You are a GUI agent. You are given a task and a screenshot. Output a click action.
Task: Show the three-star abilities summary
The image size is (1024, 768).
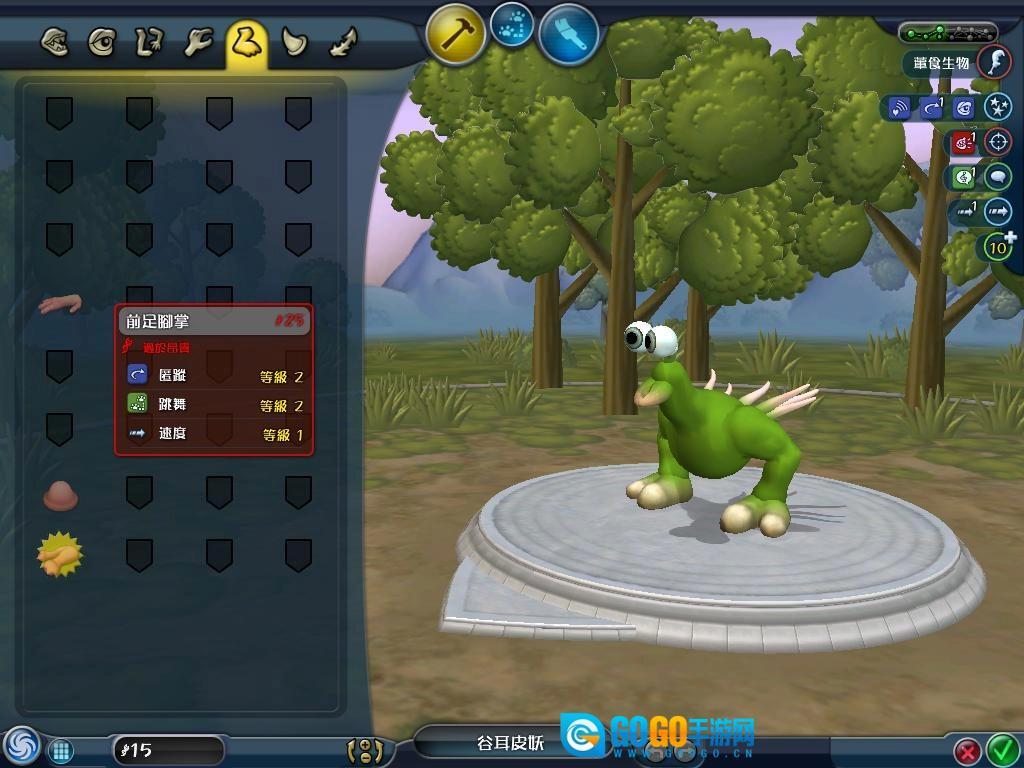coord(997,106)
